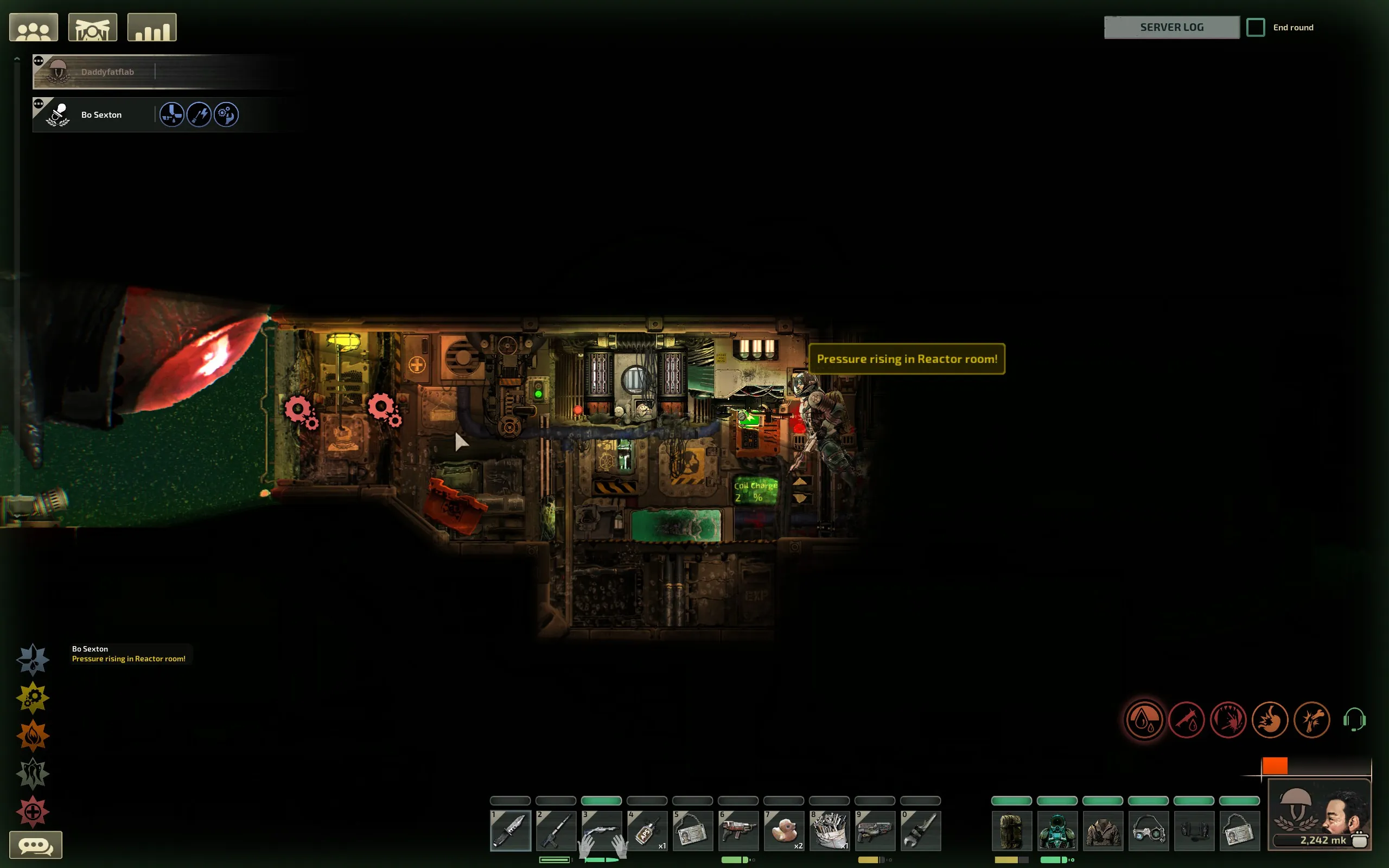This screenshot has width=1389, height=868.
Task: Report fire with the flame icon
Action: [33, 736]
